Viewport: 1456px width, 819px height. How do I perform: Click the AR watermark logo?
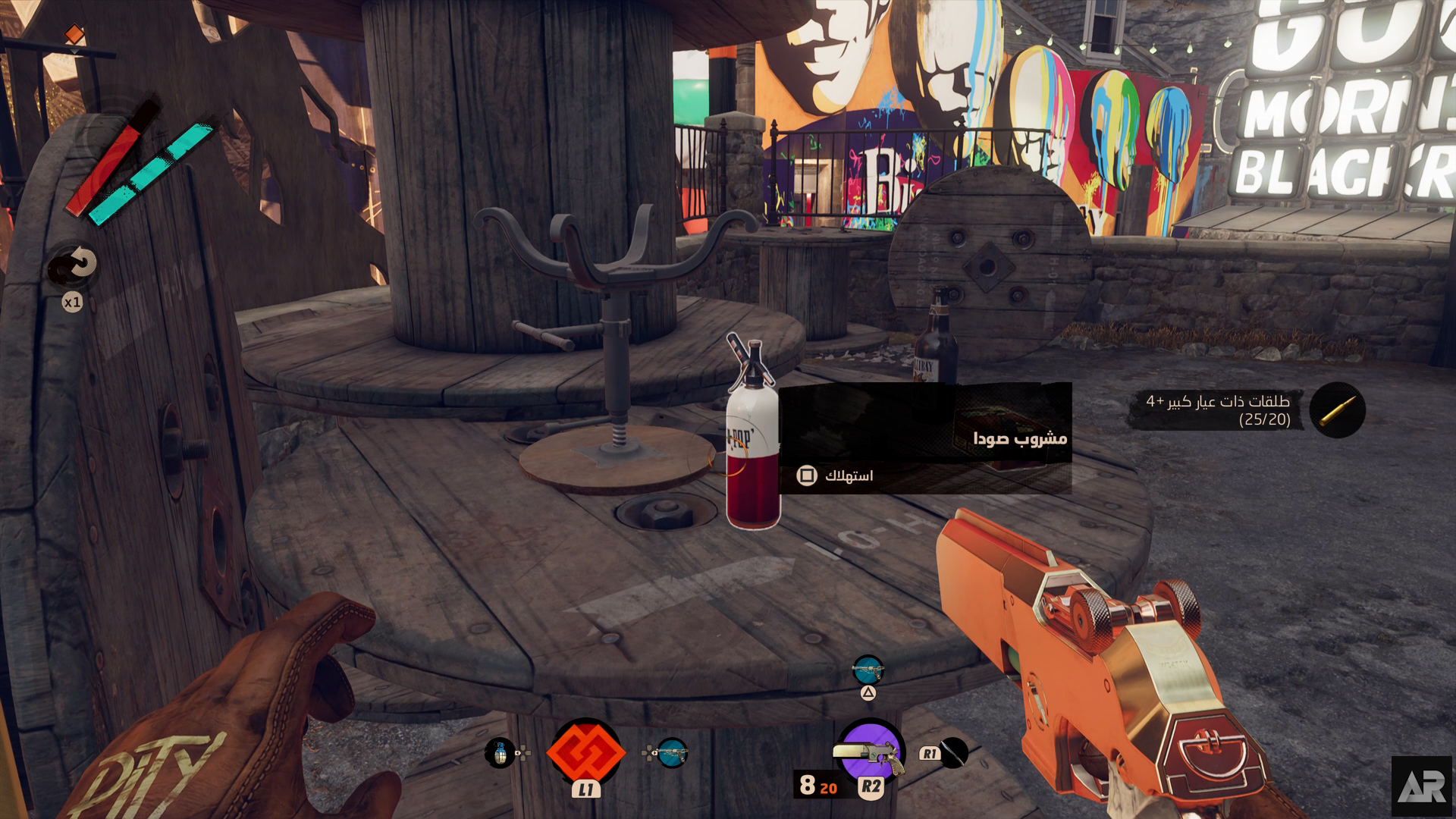coord(1421,787)
